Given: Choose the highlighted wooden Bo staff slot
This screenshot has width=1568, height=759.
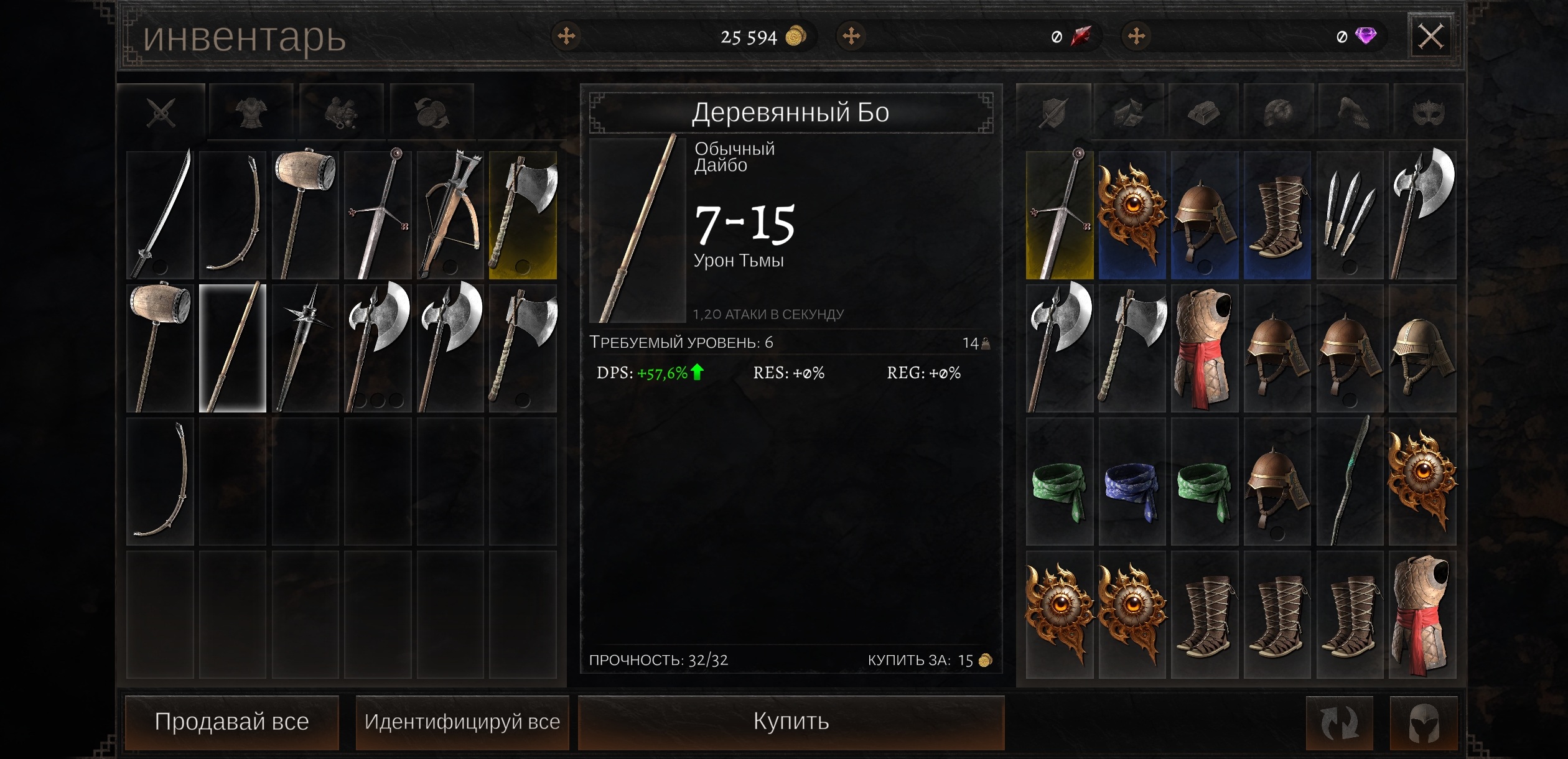Looking at the screenshot, I should coord(233,348).
